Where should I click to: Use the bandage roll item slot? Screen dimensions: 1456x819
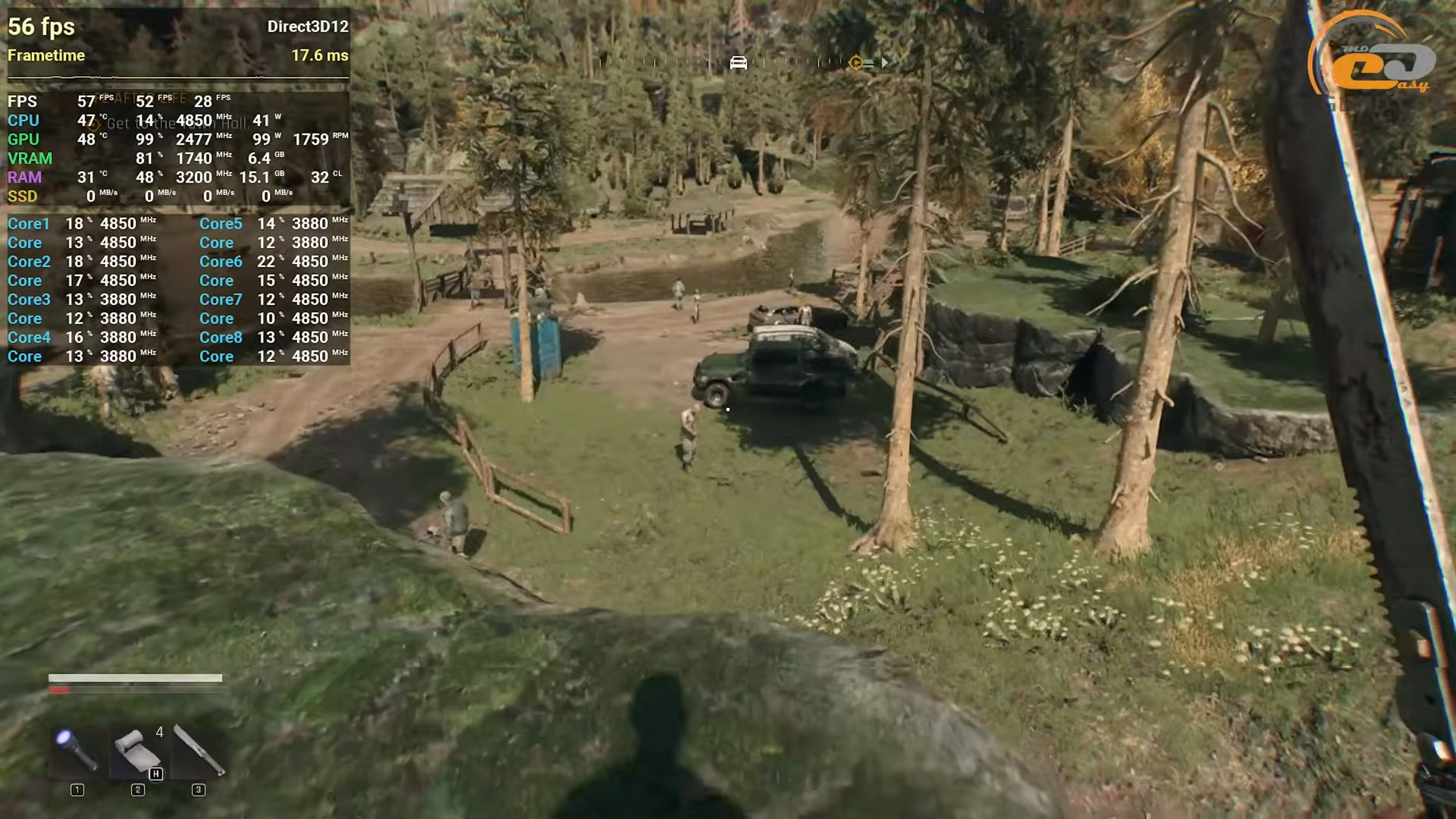coord(137,751)
